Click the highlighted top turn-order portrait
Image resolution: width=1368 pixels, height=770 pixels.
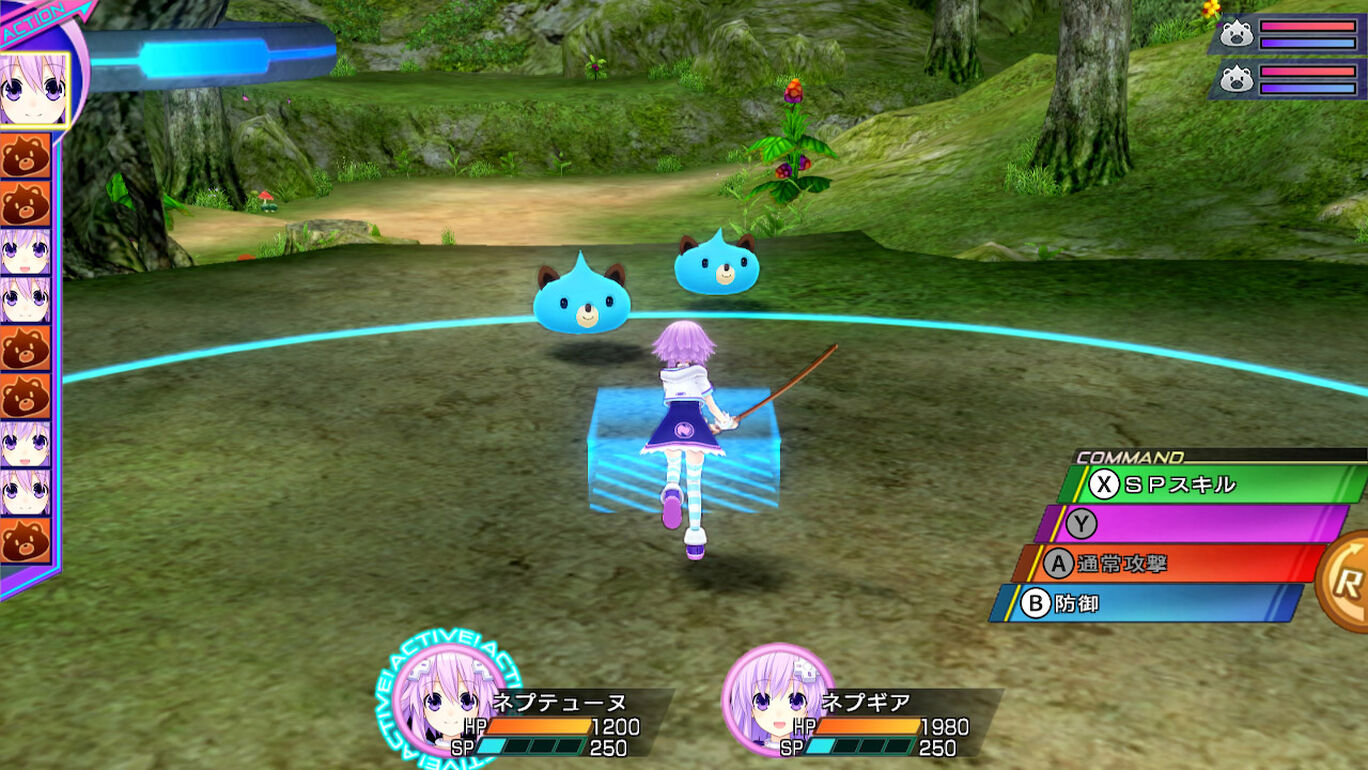[32, 89]
